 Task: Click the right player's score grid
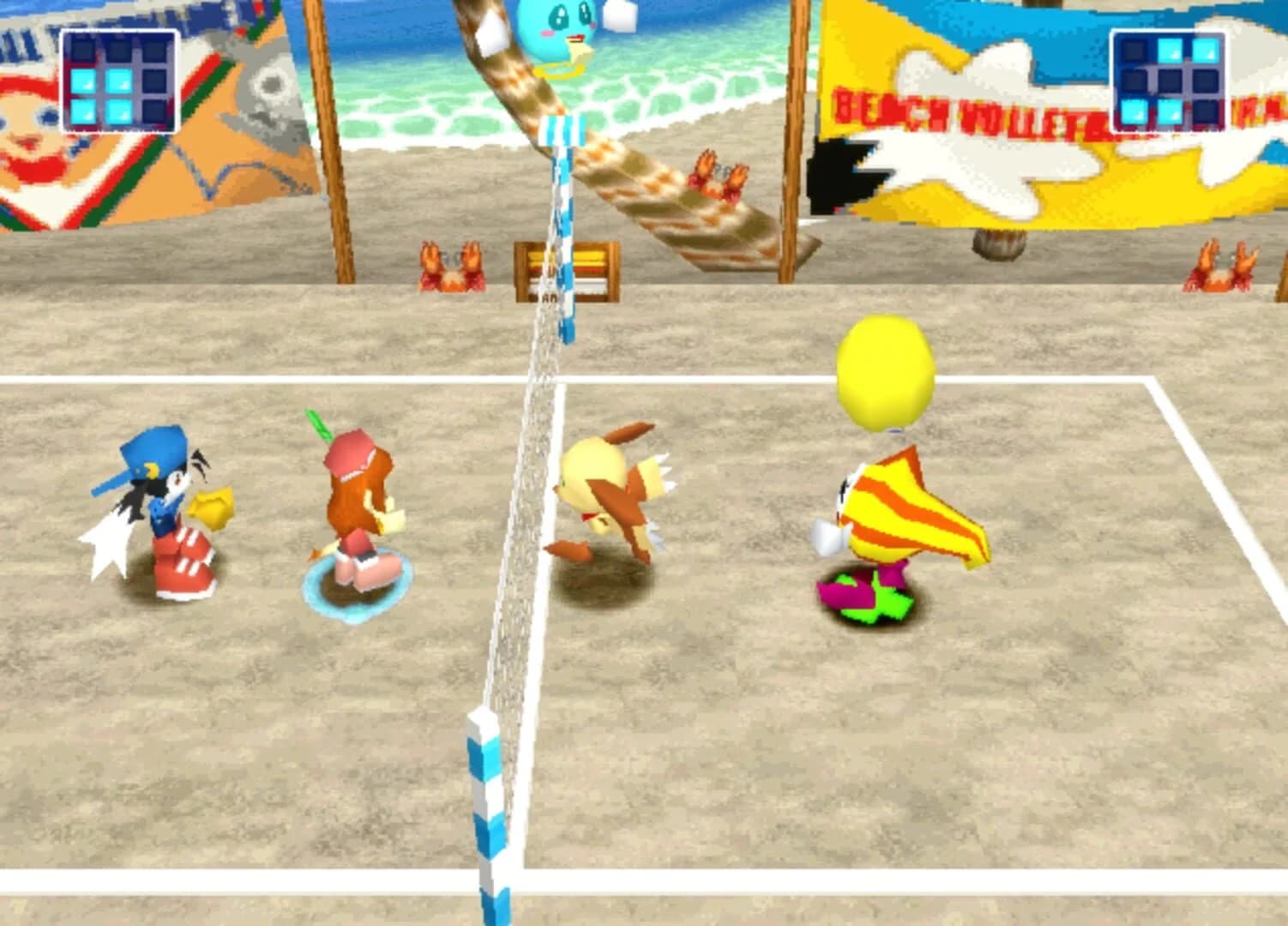pos(1169,80)
